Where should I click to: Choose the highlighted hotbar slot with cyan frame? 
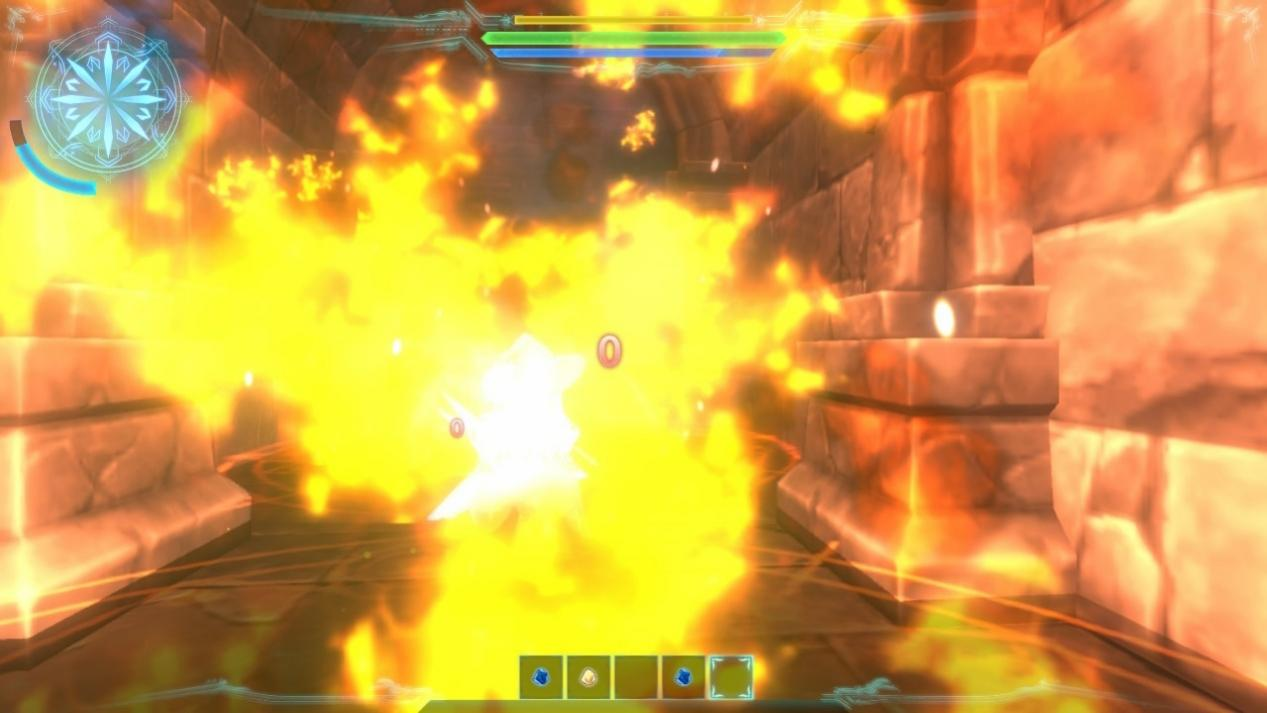[731, 677]
